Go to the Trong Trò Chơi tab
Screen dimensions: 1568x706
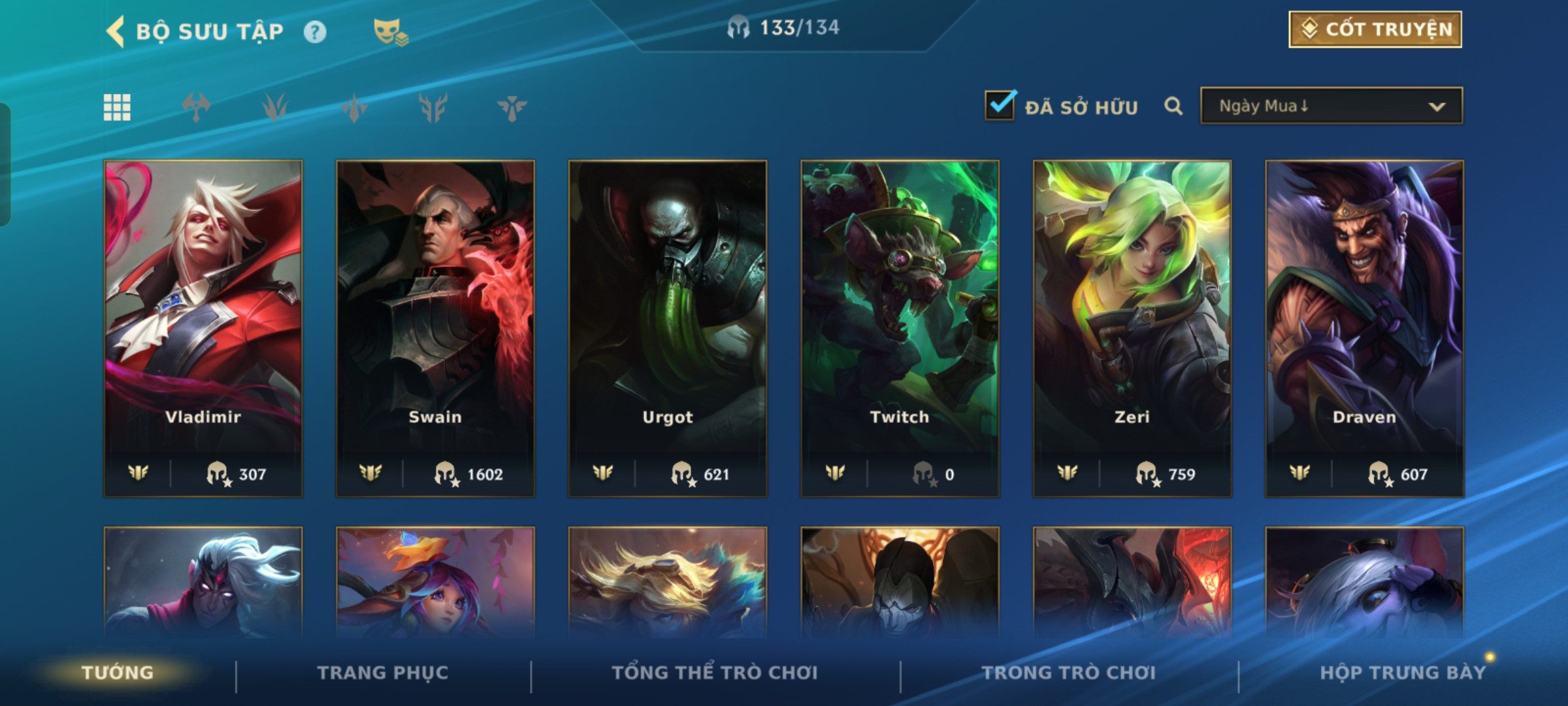point(1068,673)
